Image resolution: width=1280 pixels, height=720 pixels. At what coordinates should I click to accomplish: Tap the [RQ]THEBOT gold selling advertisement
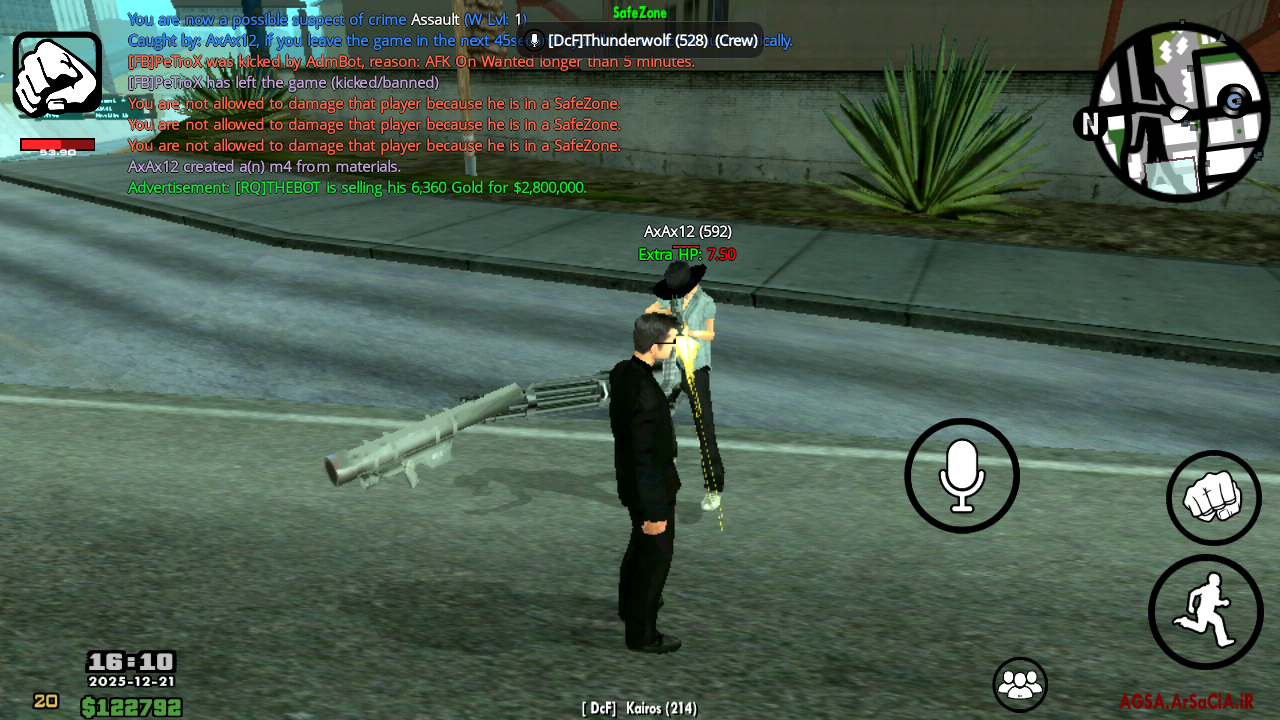[x=358, y=187]
